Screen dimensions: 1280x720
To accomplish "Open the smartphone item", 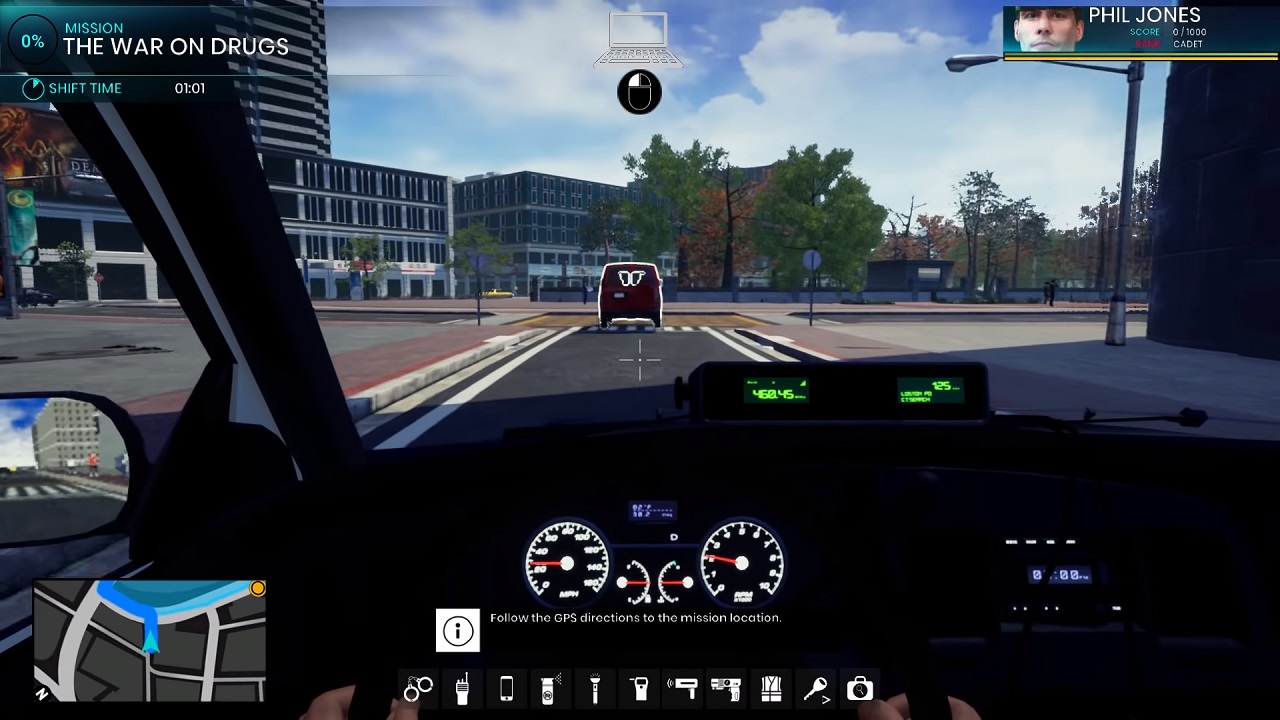I will tap(506, 688).
